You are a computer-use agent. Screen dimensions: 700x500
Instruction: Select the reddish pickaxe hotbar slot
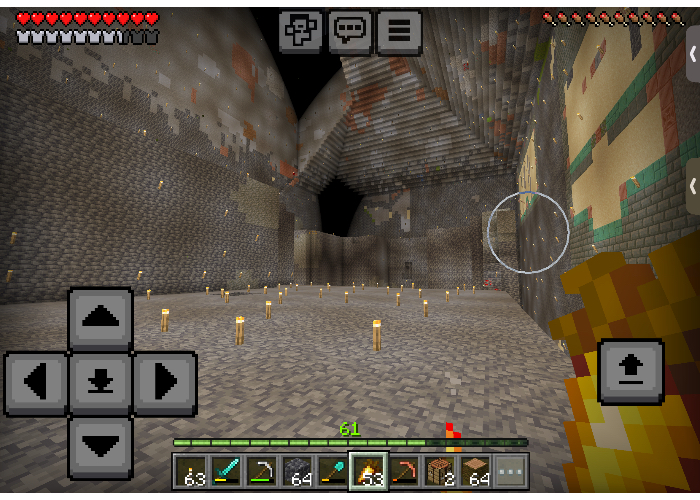coord(404,471)
